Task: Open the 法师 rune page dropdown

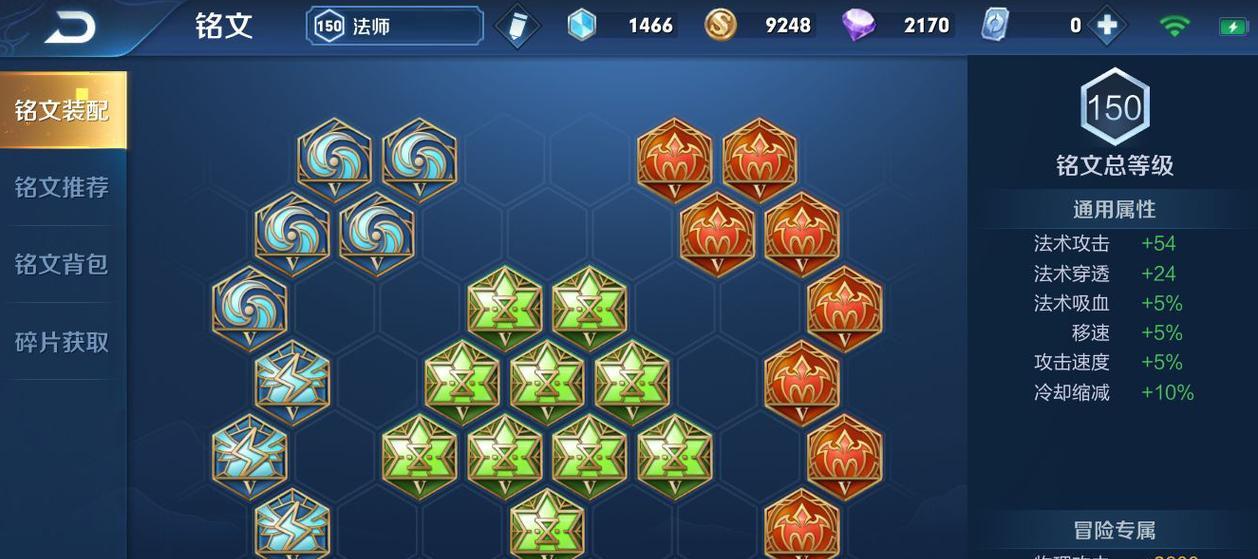Action: [x=395, y=26]
